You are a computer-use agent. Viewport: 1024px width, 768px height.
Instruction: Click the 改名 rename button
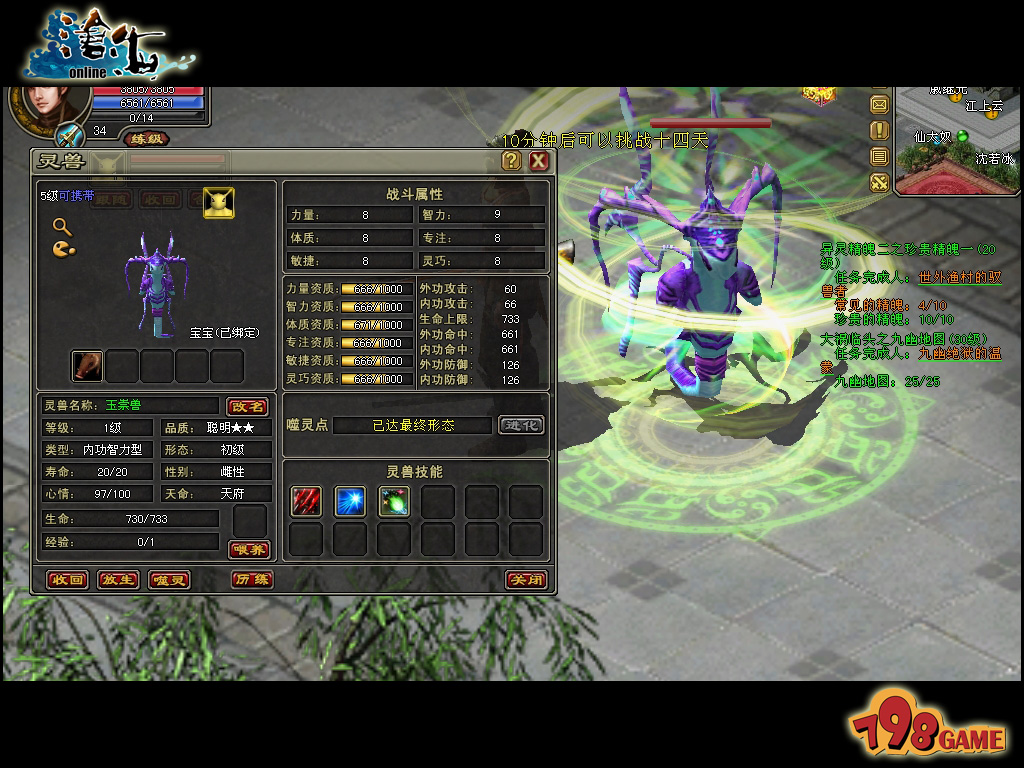coord(247,406)
